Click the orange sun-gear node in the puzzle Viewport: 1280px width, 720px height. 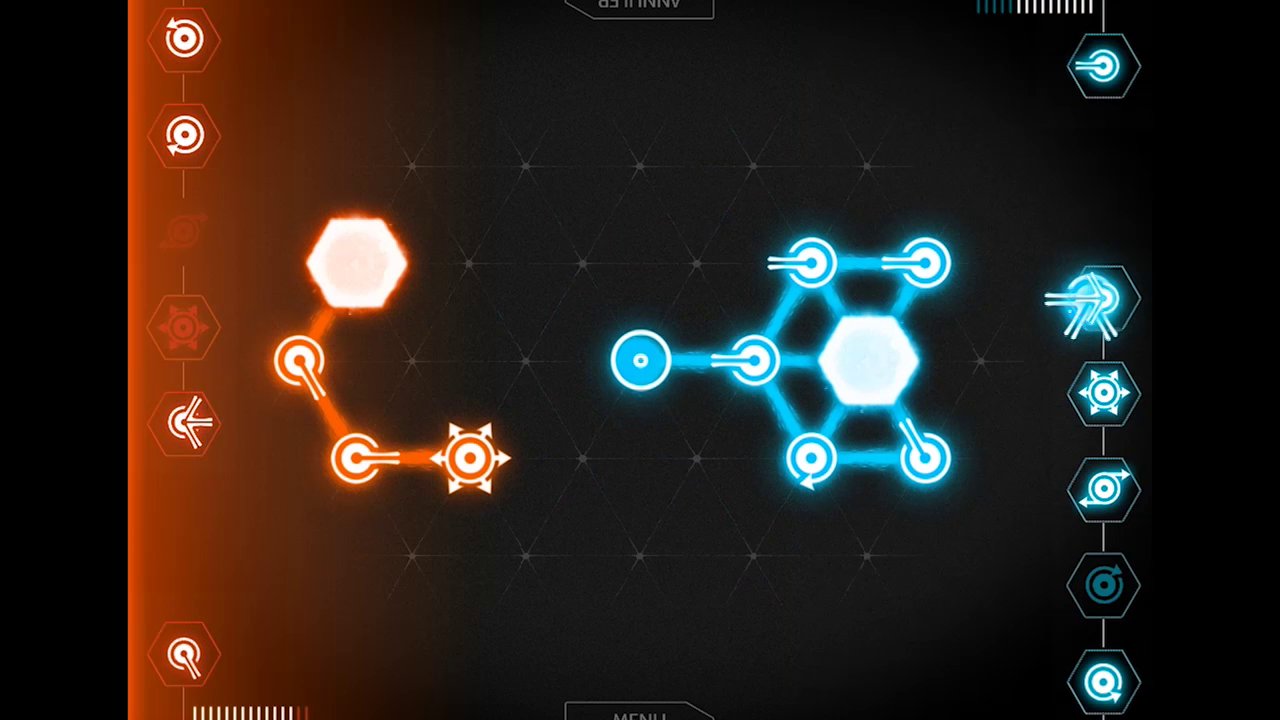click(x=470, y=458)
